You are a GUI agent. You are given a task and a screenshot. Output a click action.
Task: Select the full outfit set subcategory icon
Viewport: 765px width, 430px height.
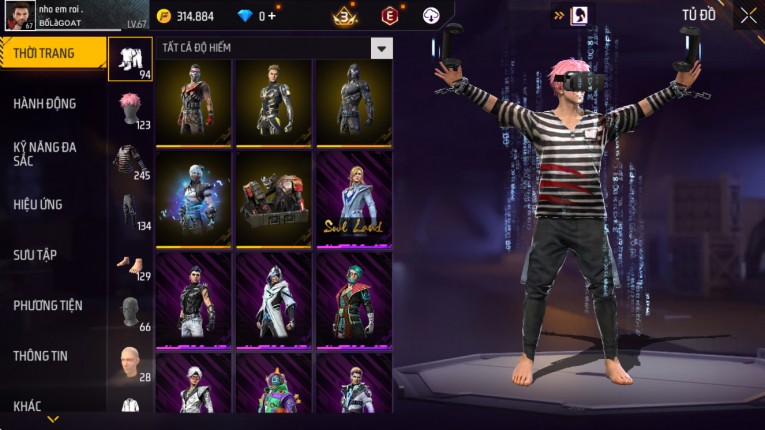130,59
